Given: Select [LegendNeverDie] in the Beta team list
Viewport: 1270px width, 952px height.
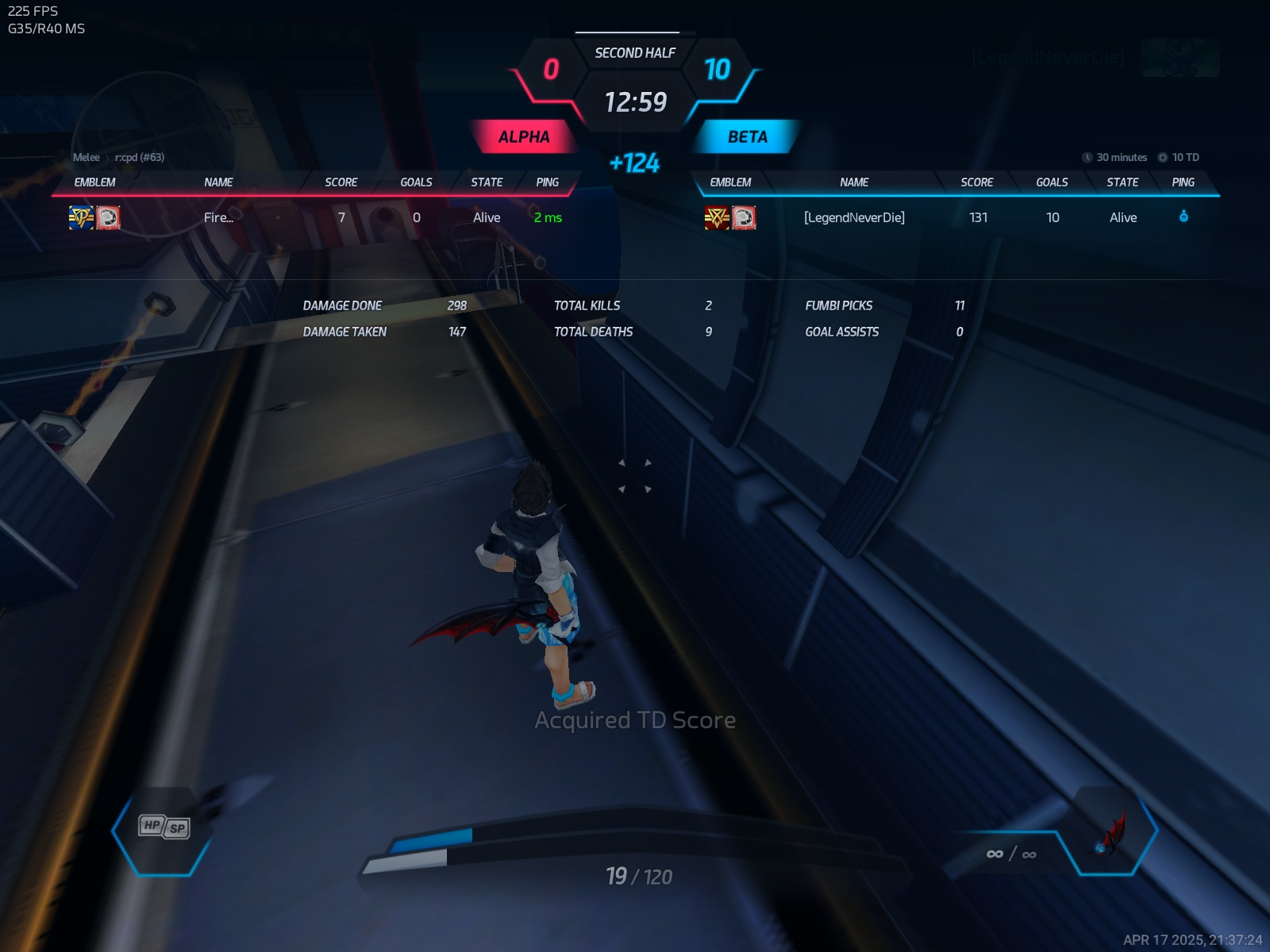Looking at the screenshot, I should pyautogui.click(x=854, y=217).
